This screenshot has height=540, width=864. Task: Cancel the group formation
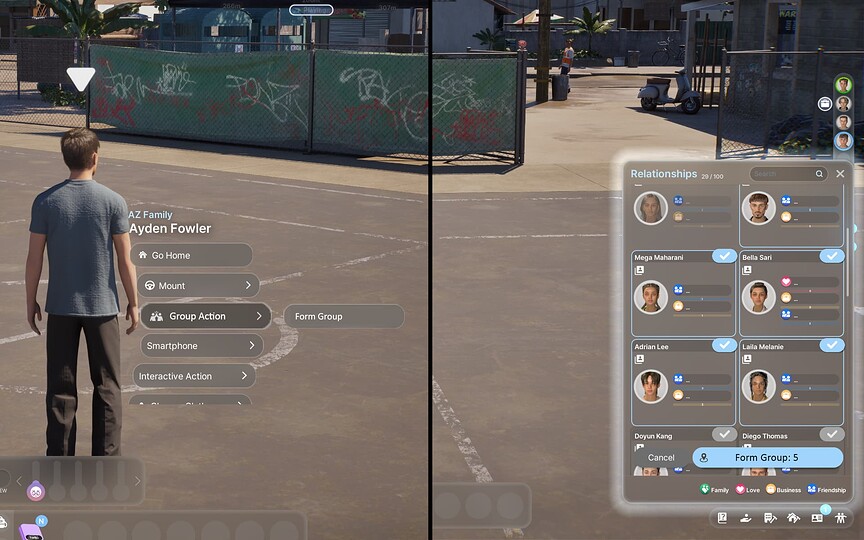pyautogui.click(x=661, y=458)
